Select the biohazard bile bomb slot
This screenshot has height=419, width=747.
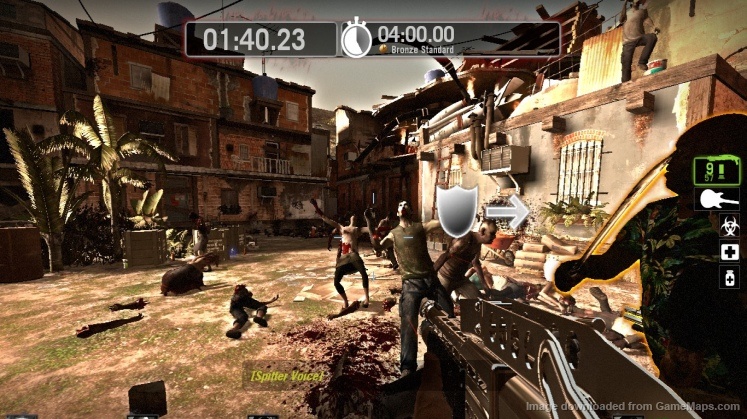(x=729, y=225)
